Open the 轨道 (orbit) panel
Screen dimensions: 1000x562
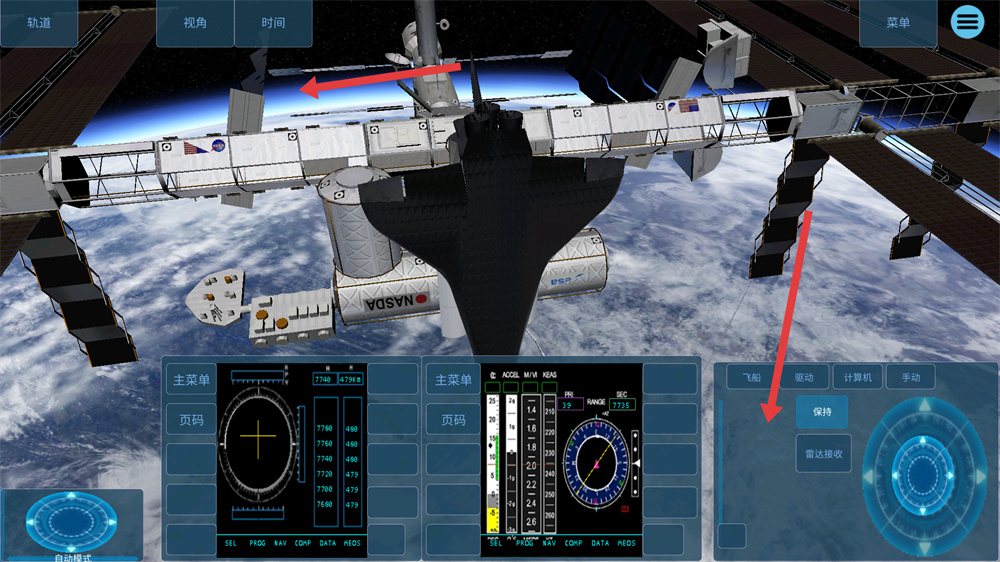point(39,23)
